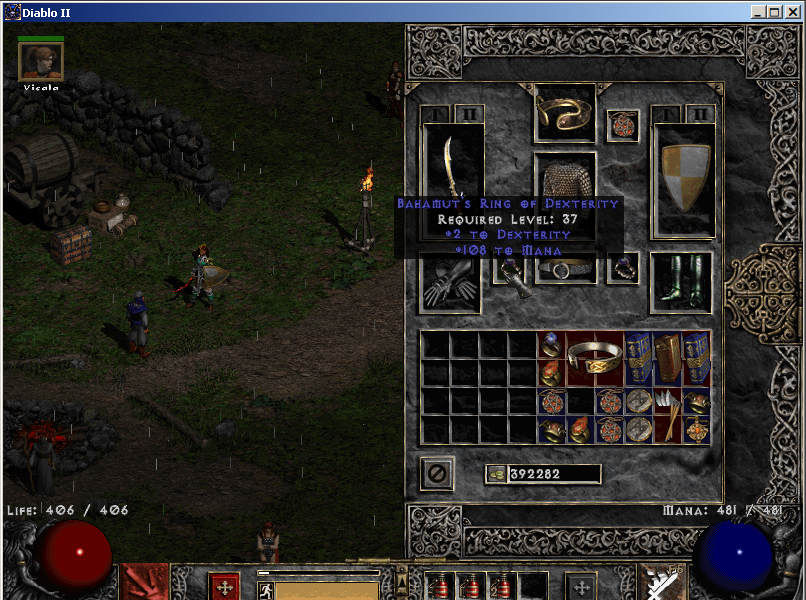Choose the equipped green boots slot

(x=681, y=281)
